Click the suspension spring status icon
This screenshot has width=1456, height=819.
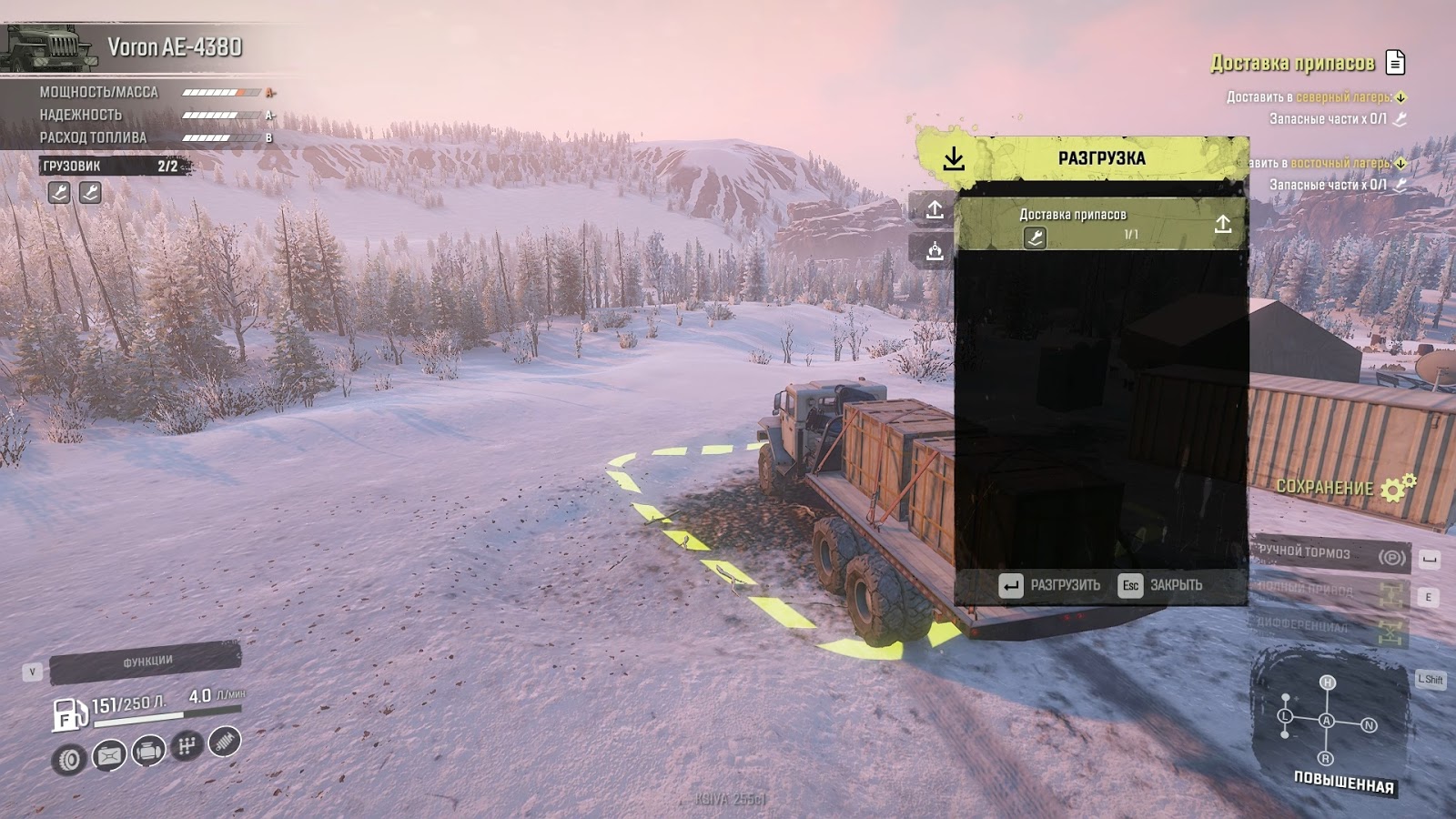[x=225, y=741]
